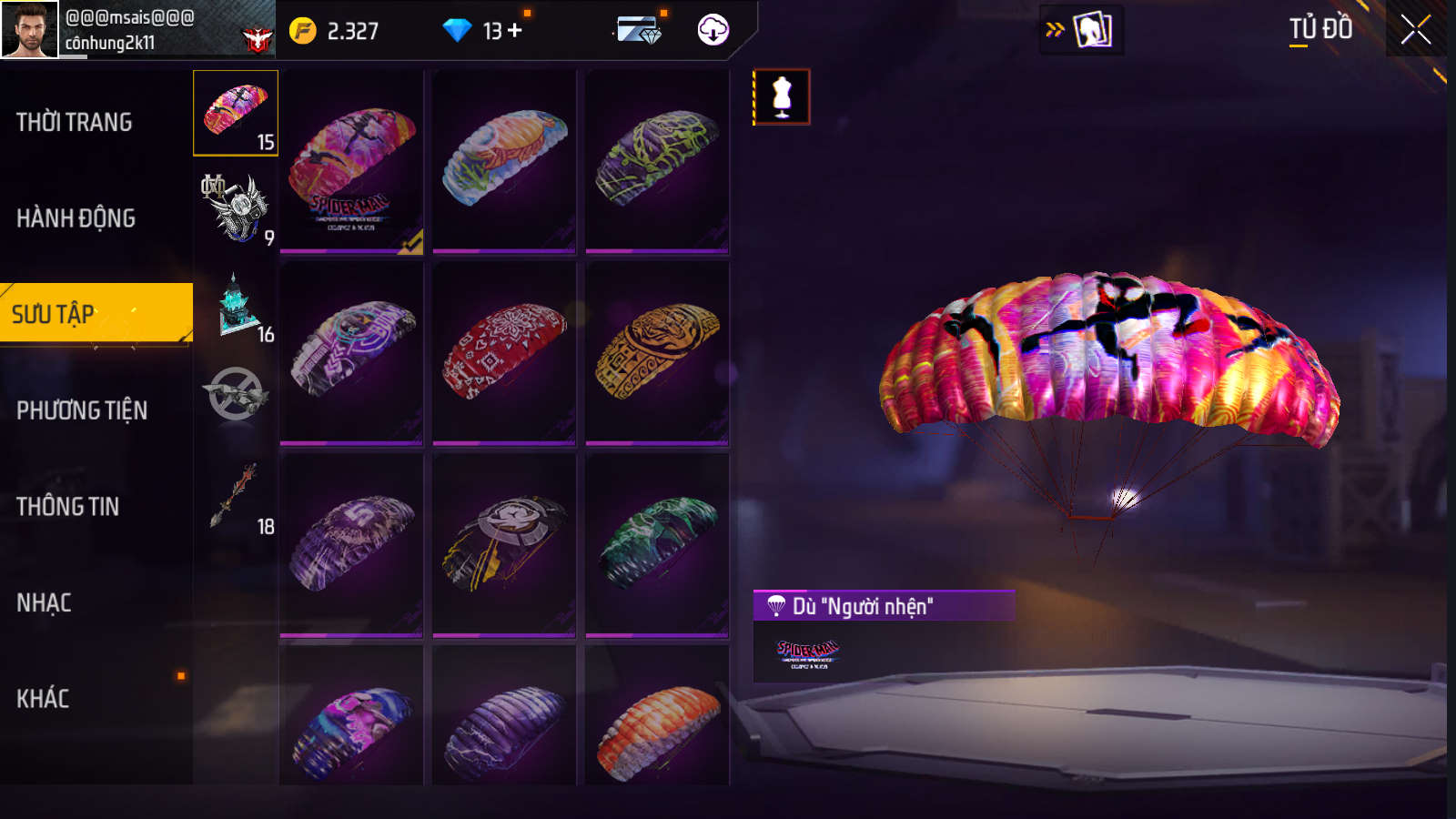
Task: Open the THỜI TRANG category
Action: (75, 122)
